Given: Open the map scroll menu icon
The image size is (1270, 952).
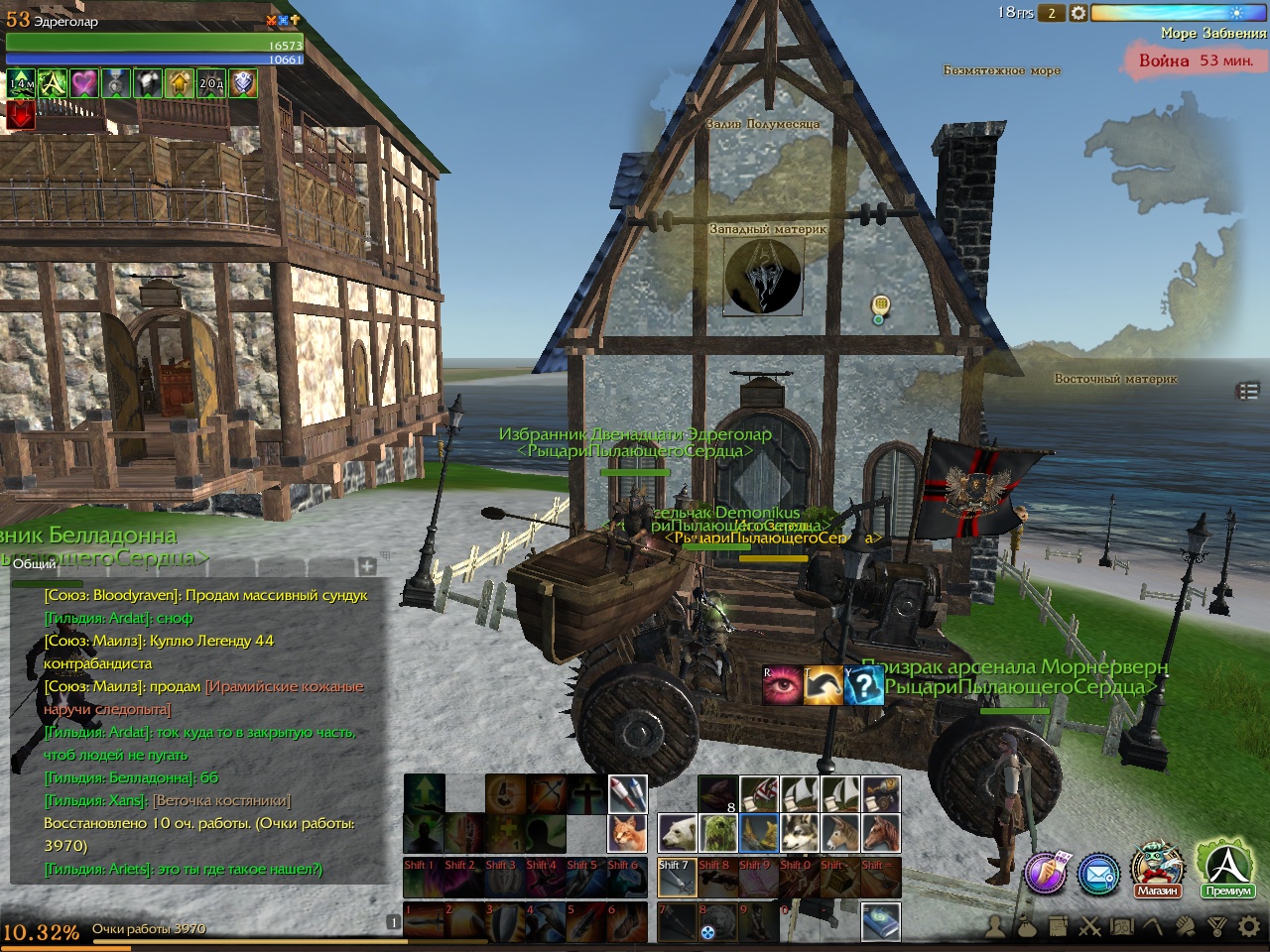Looking at the screenshot, I should point(1121,927).
